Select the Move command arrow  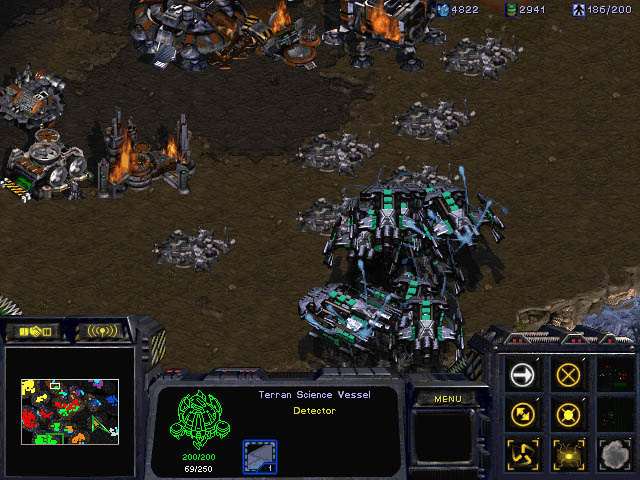click(x=523, y=375)
